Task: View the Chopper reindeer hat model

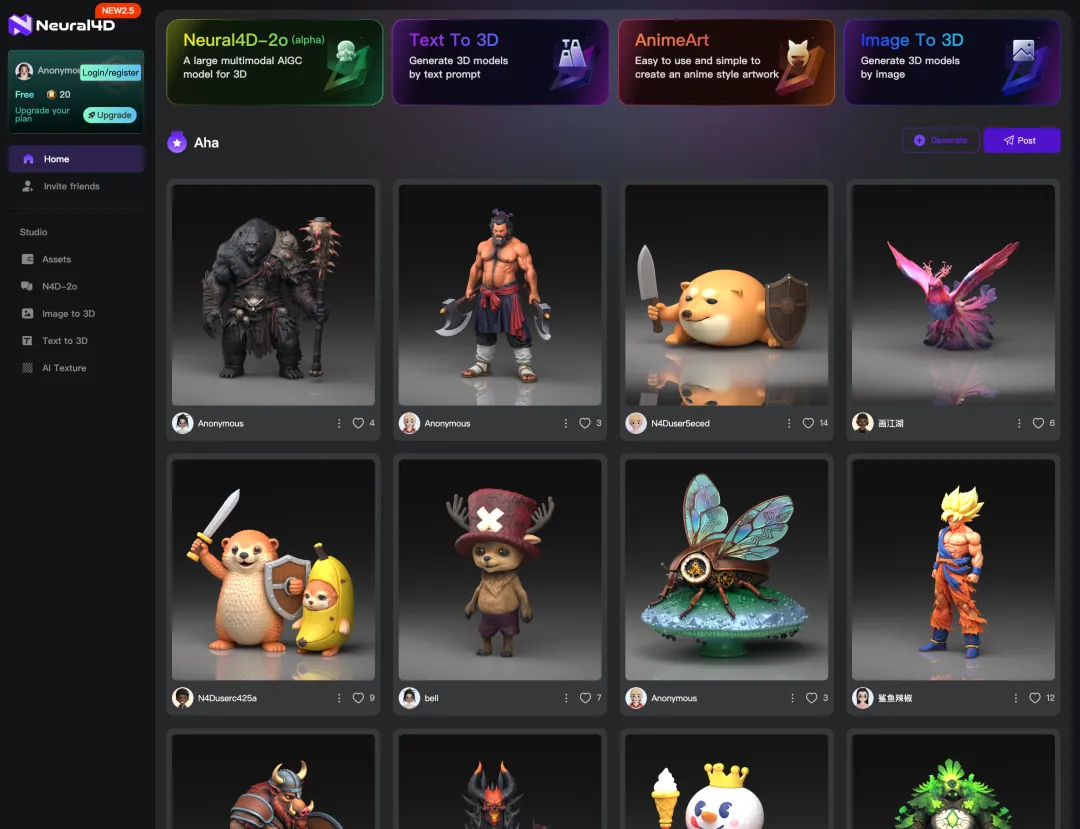Action: pyautogui.click(x=500, y=570)
